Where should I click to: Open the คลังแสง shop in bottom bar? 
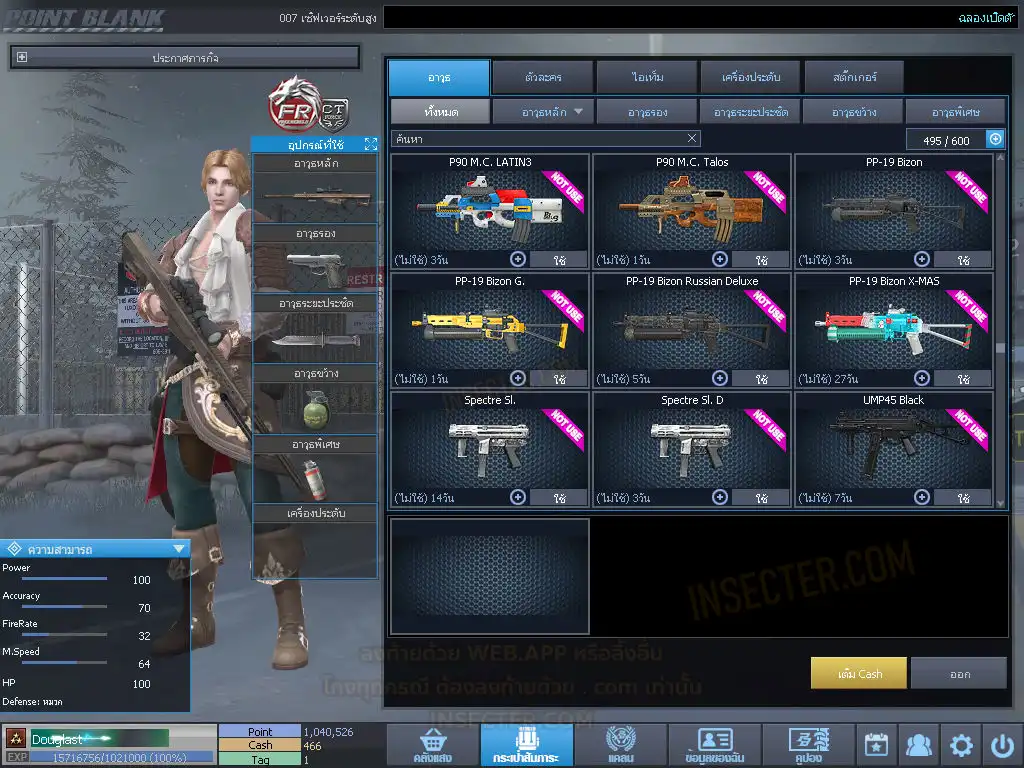pos(432,745)
